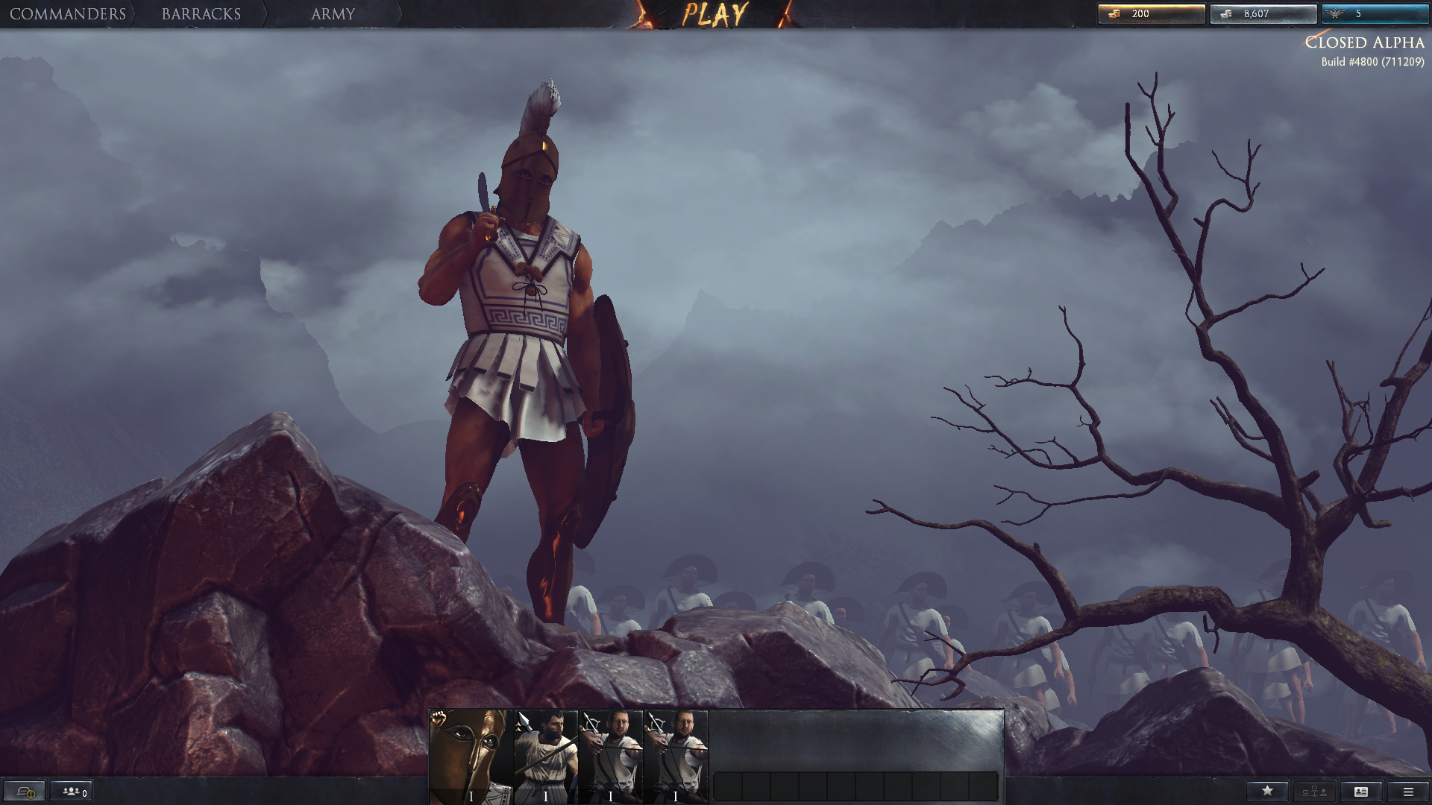Click the chat icon with the notification badge
The height and width of the screenshot is (805, 1432).
point(24,791)
